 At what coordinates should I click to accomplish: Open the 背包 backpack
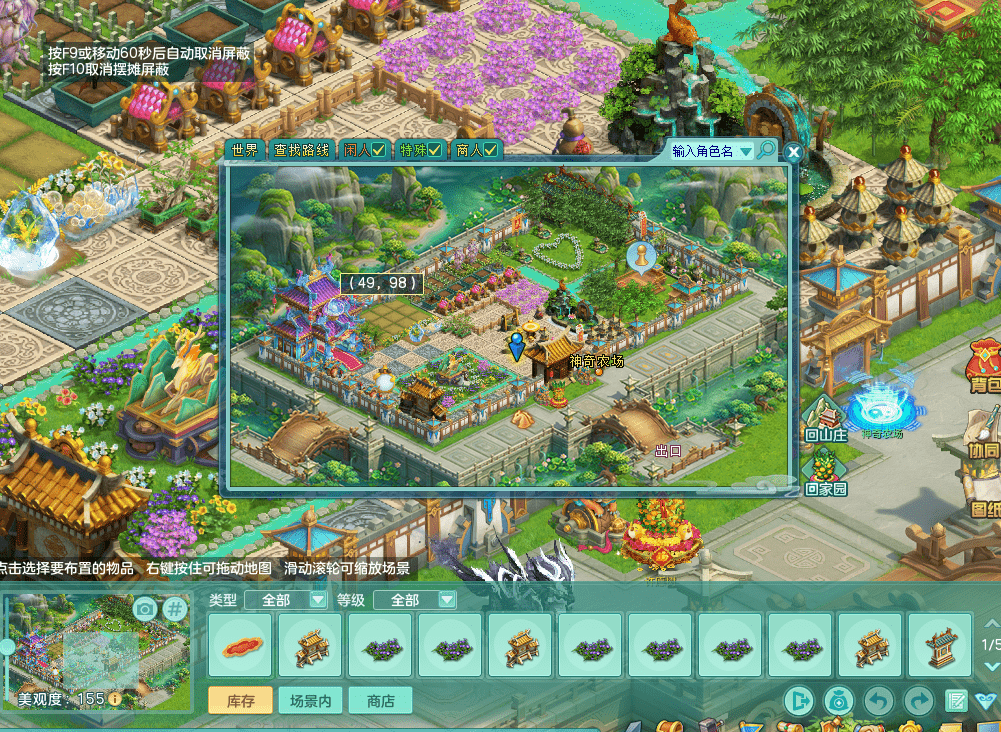985,367
